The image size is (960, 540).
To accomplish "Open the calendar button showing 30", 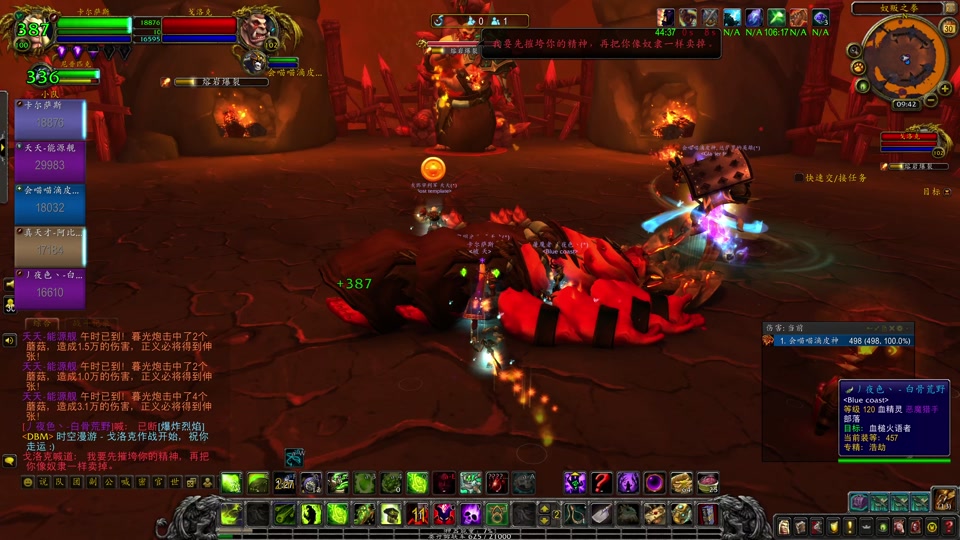I will (947, 27).
